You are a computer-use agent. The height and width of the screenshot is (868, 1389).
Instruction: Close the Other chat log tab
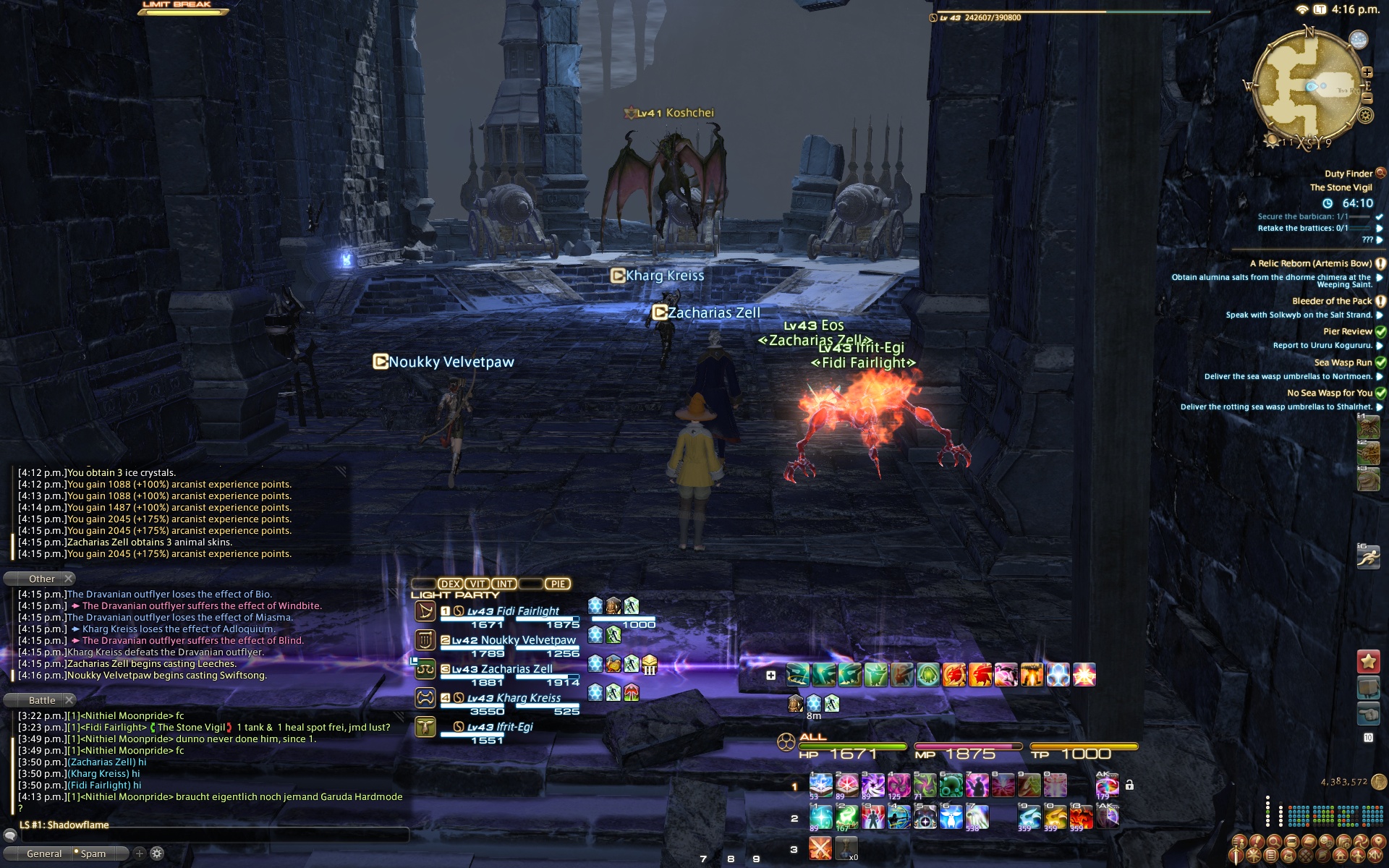coord(69,579)
